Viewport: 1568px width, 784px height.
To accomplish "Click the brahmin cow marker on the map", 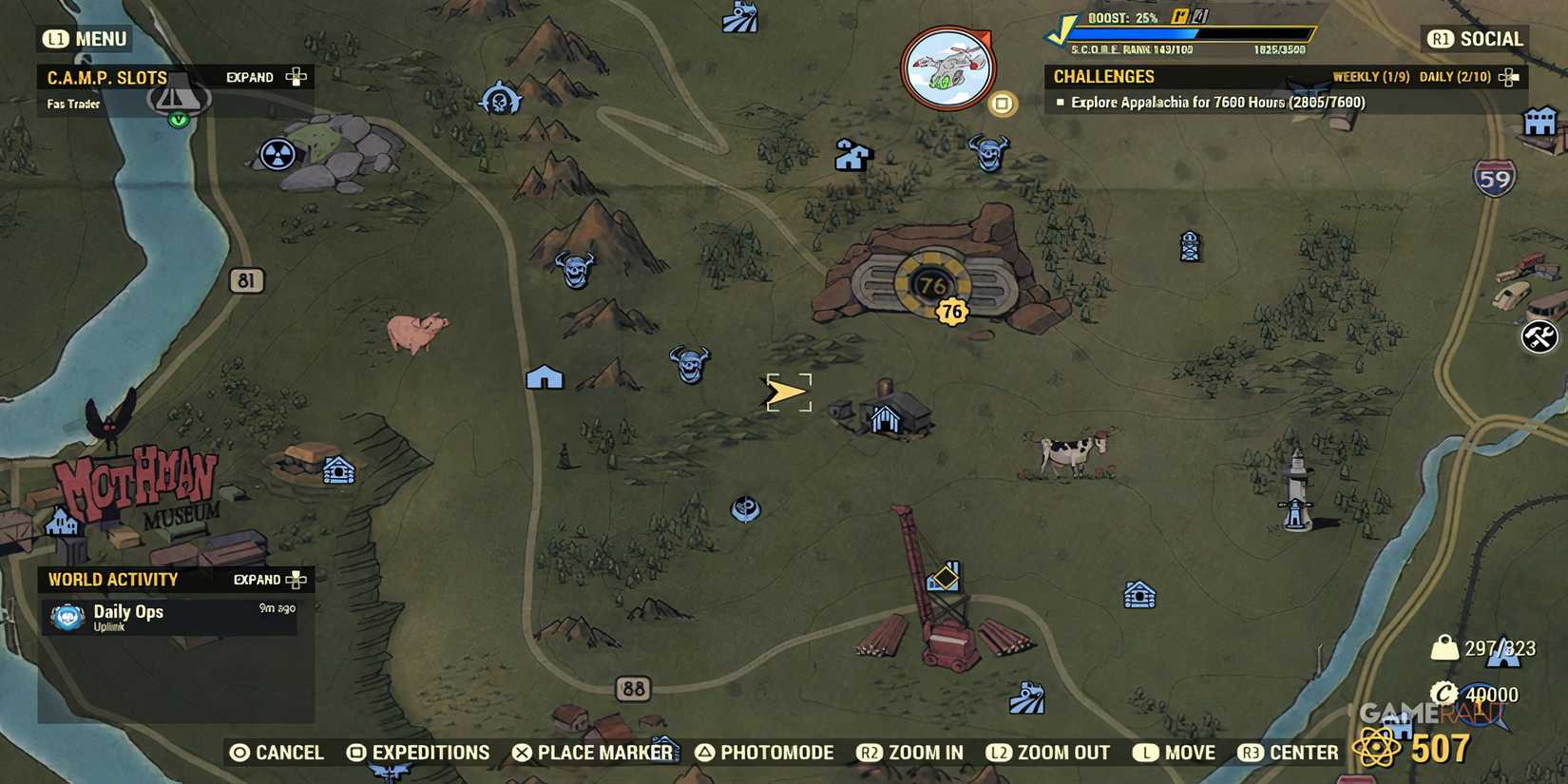I will click(x=1064, y=453).
